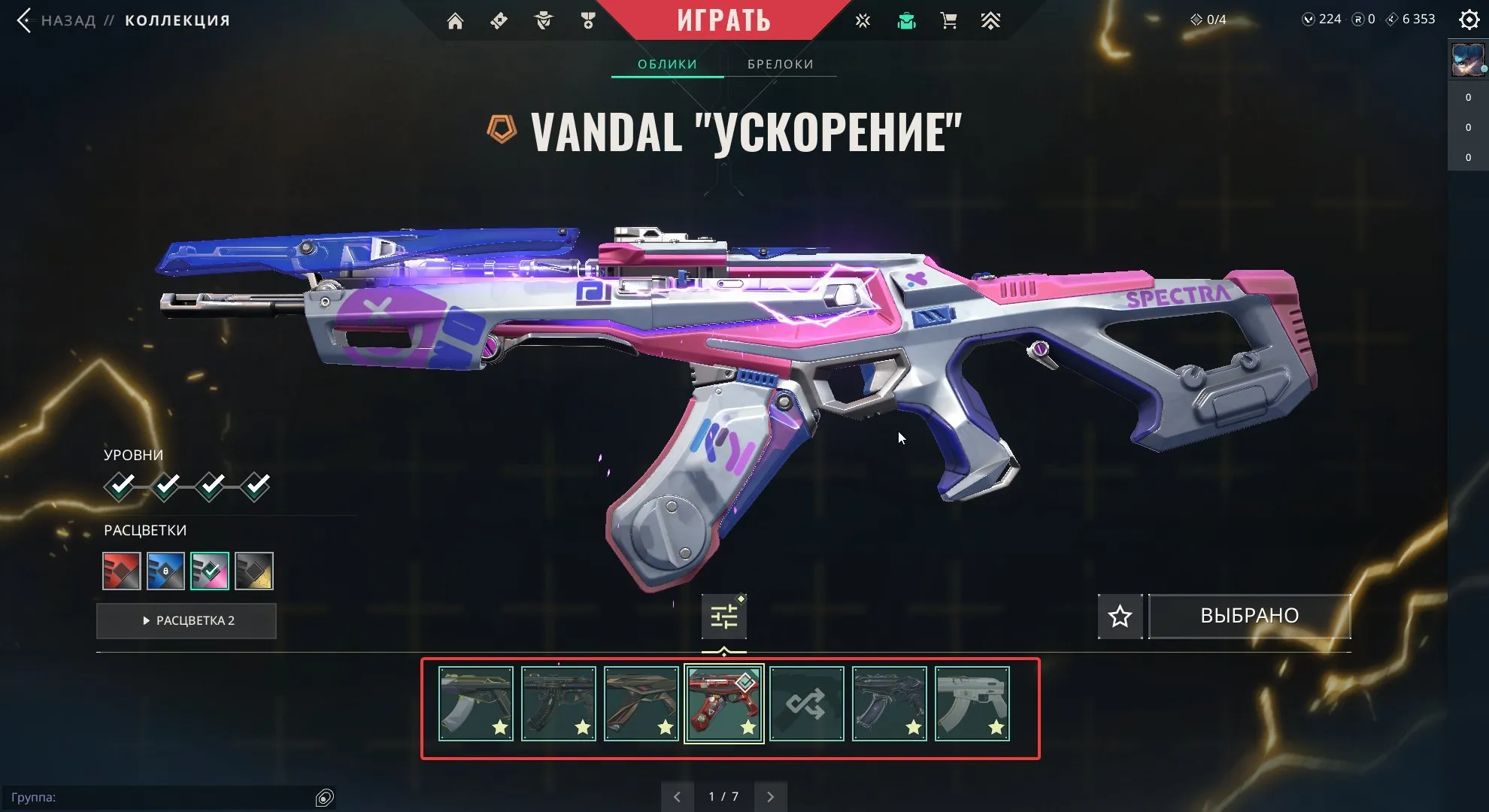Select the blue color variant swatch
The image size is (1489, 812).
click(x=165, y=571)
